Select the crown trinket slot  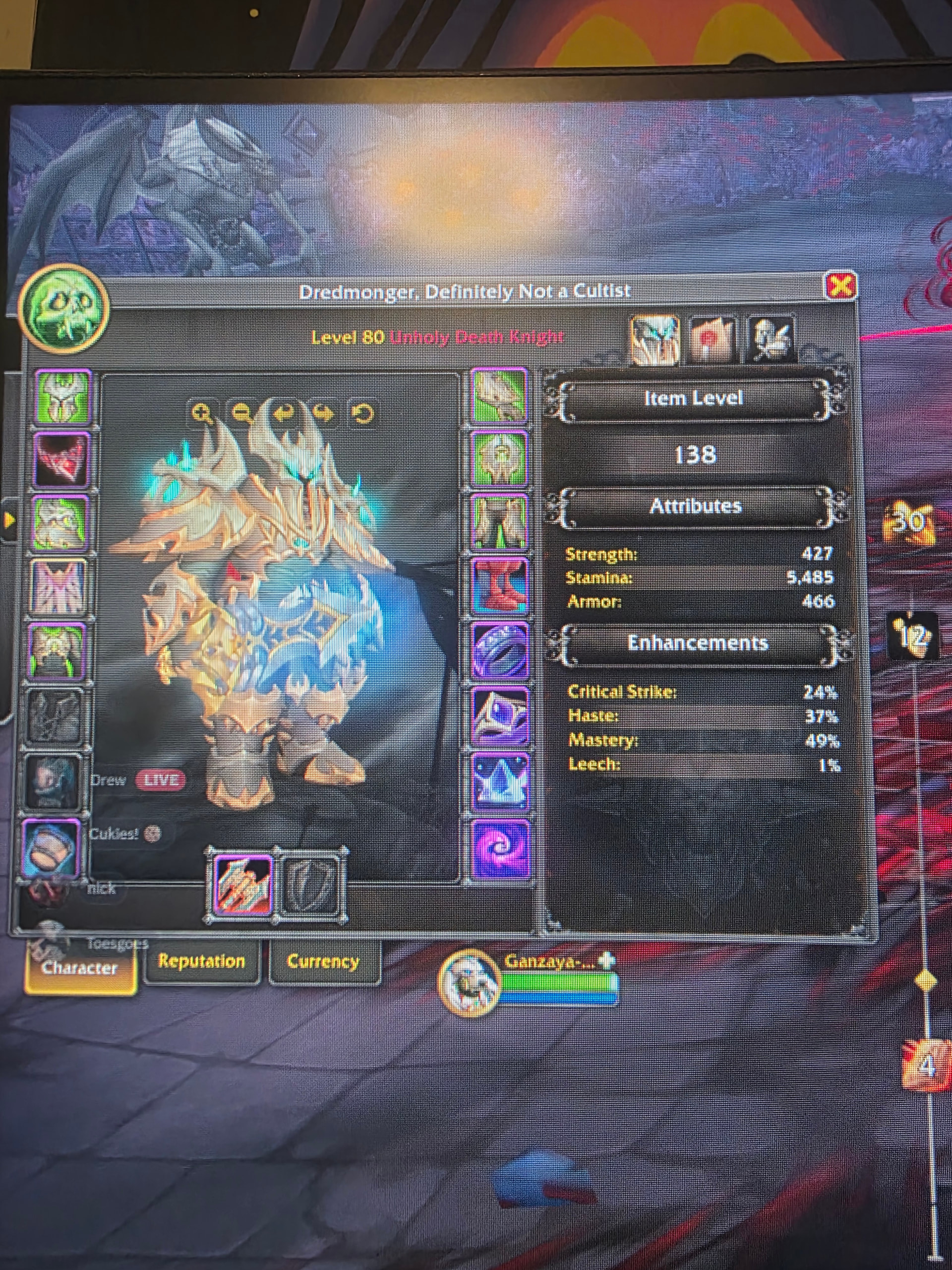pyautogui.click(x=500, y=782)
